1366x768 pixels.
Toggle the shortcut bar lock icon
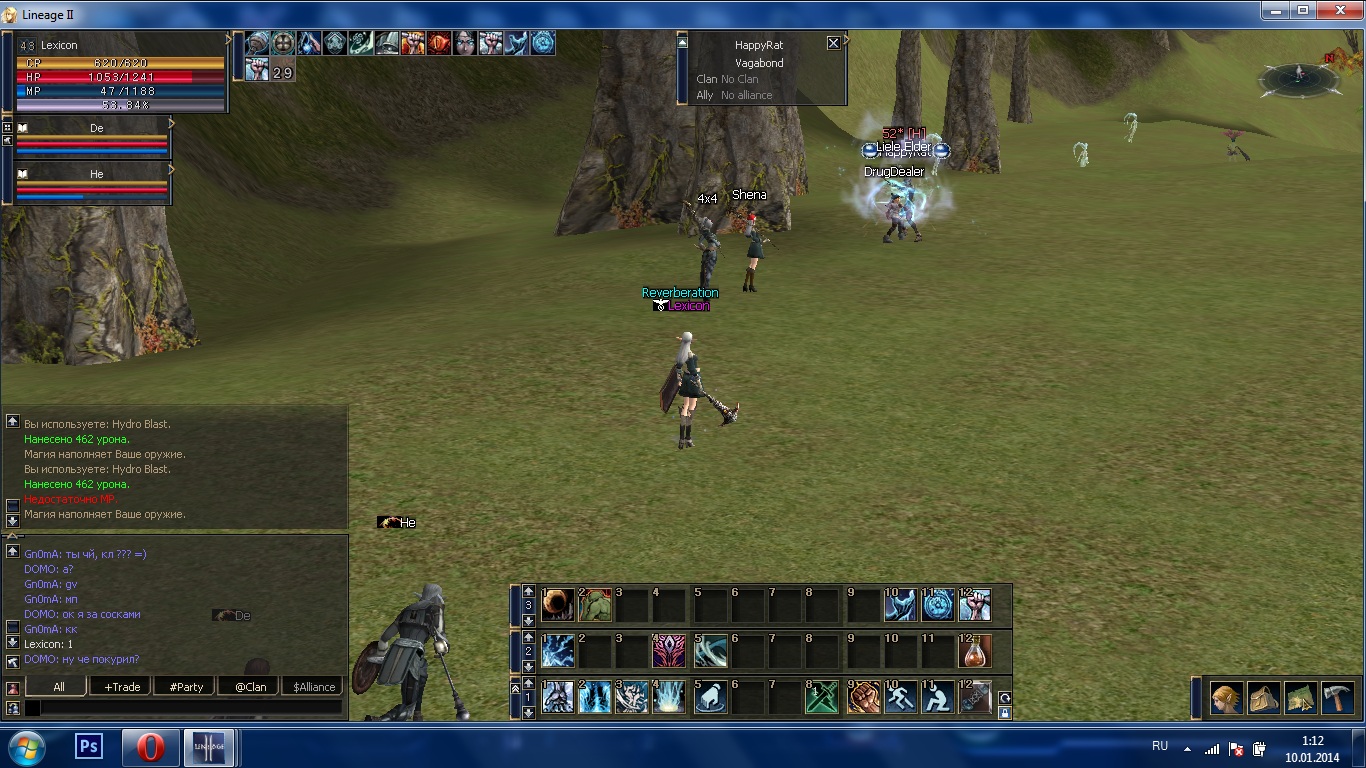click(1004, 713)
